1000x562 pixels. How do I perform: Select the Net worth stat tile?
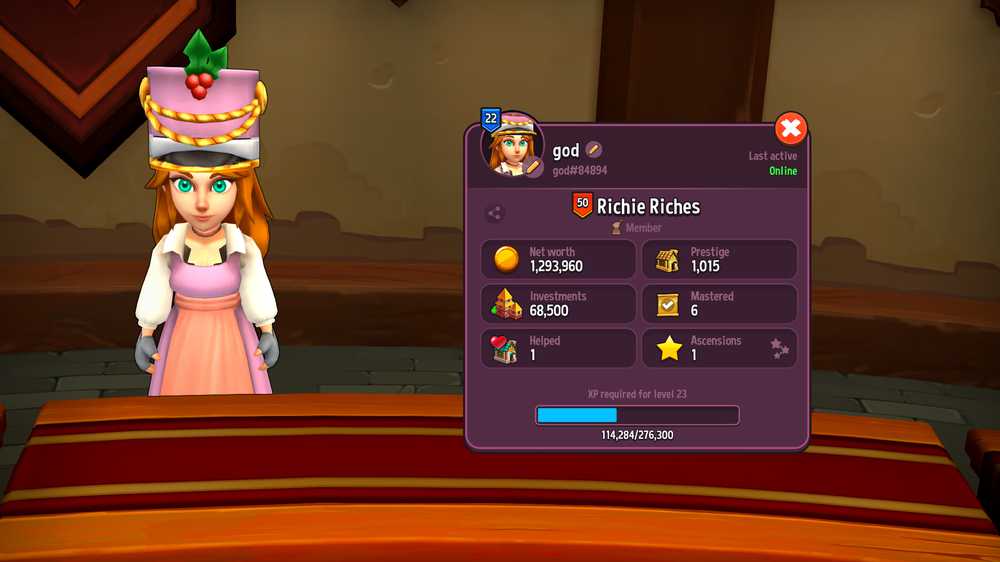tap(558, 260)
